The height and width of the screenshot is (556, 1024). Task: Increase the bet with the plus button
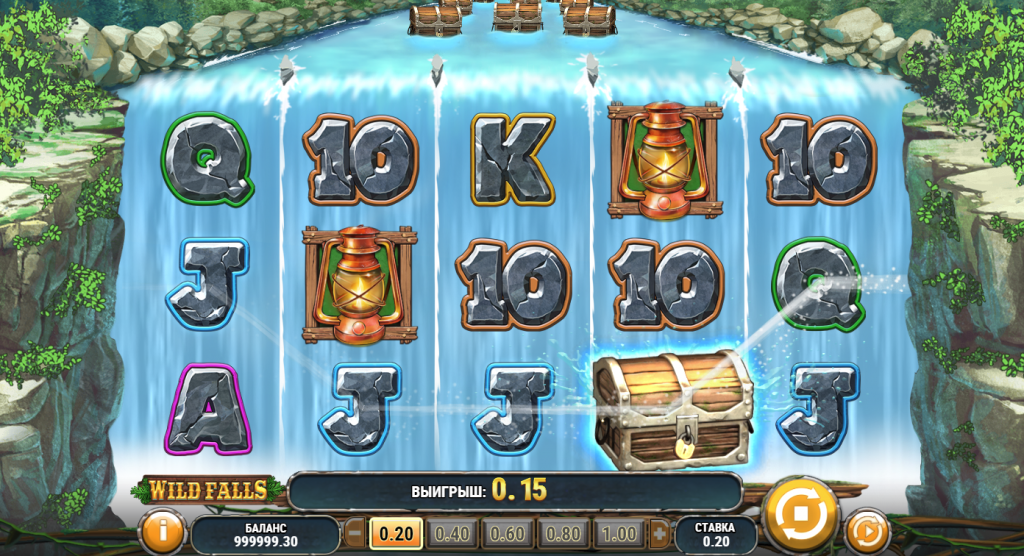659,533
